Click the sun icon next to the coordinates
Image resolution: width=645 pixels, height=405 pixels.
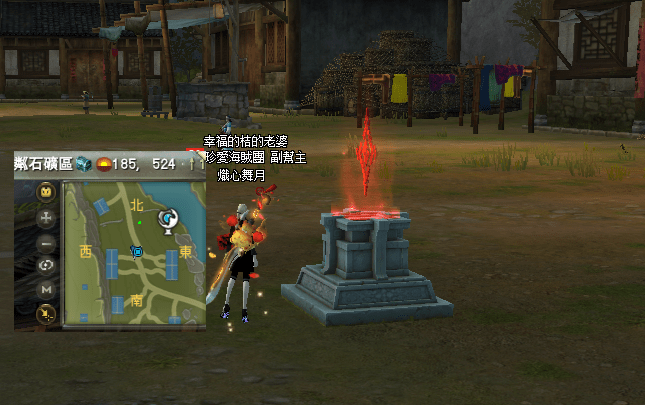click(102, 164)
